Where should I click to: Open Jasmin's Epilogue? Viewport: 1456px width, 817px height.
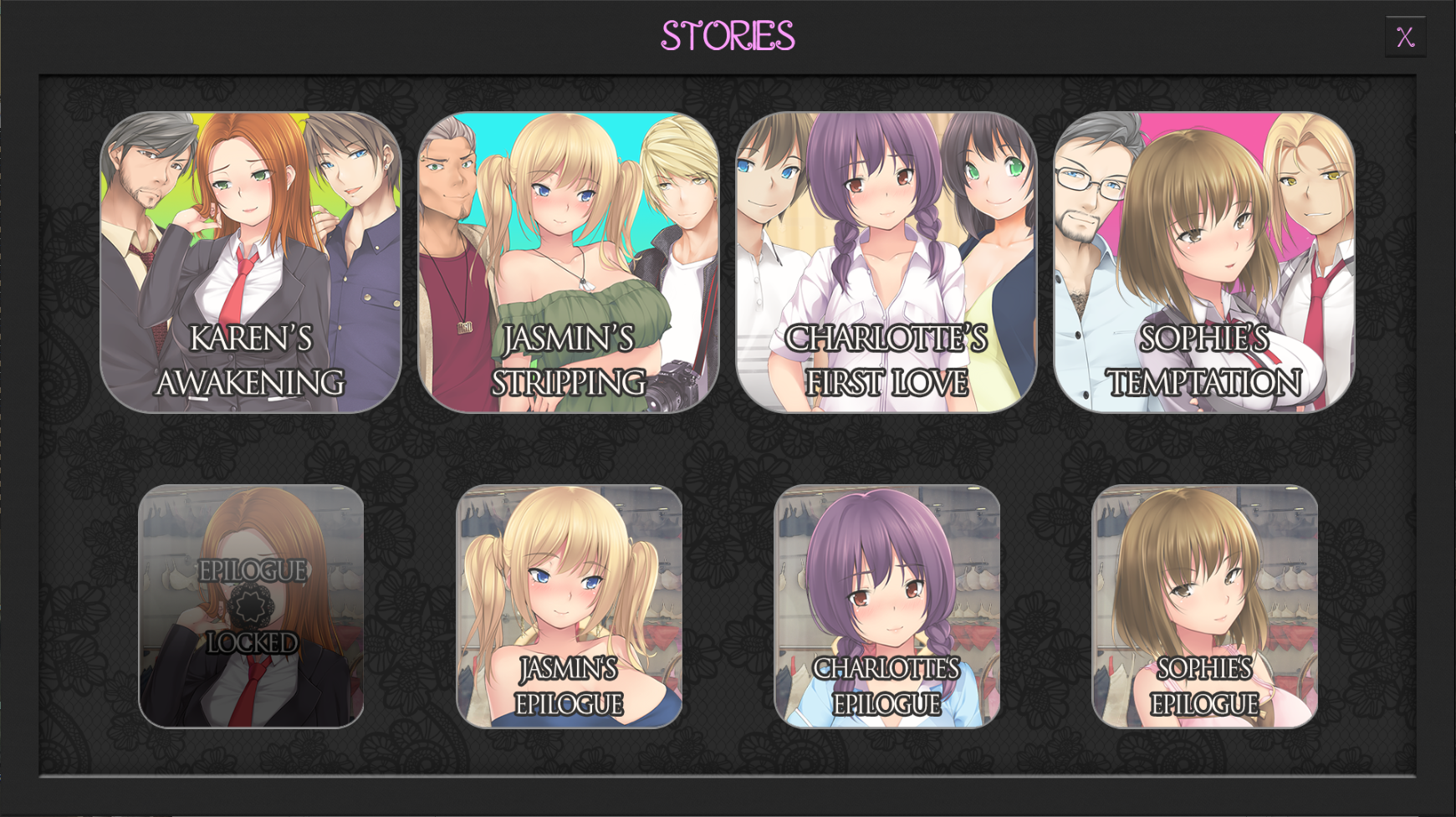[569, 606]
